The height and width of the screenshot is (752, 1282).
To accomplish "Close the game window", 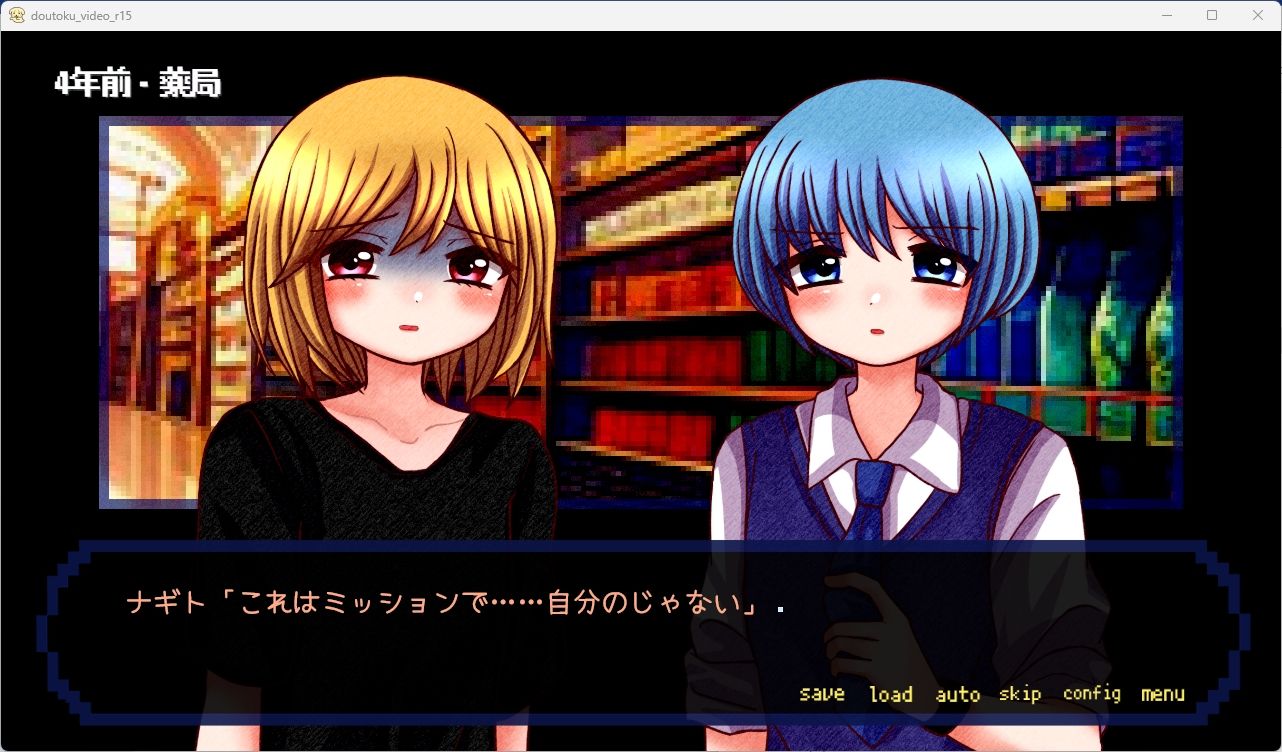I will pyautogui.click(x=1258, y=15).
